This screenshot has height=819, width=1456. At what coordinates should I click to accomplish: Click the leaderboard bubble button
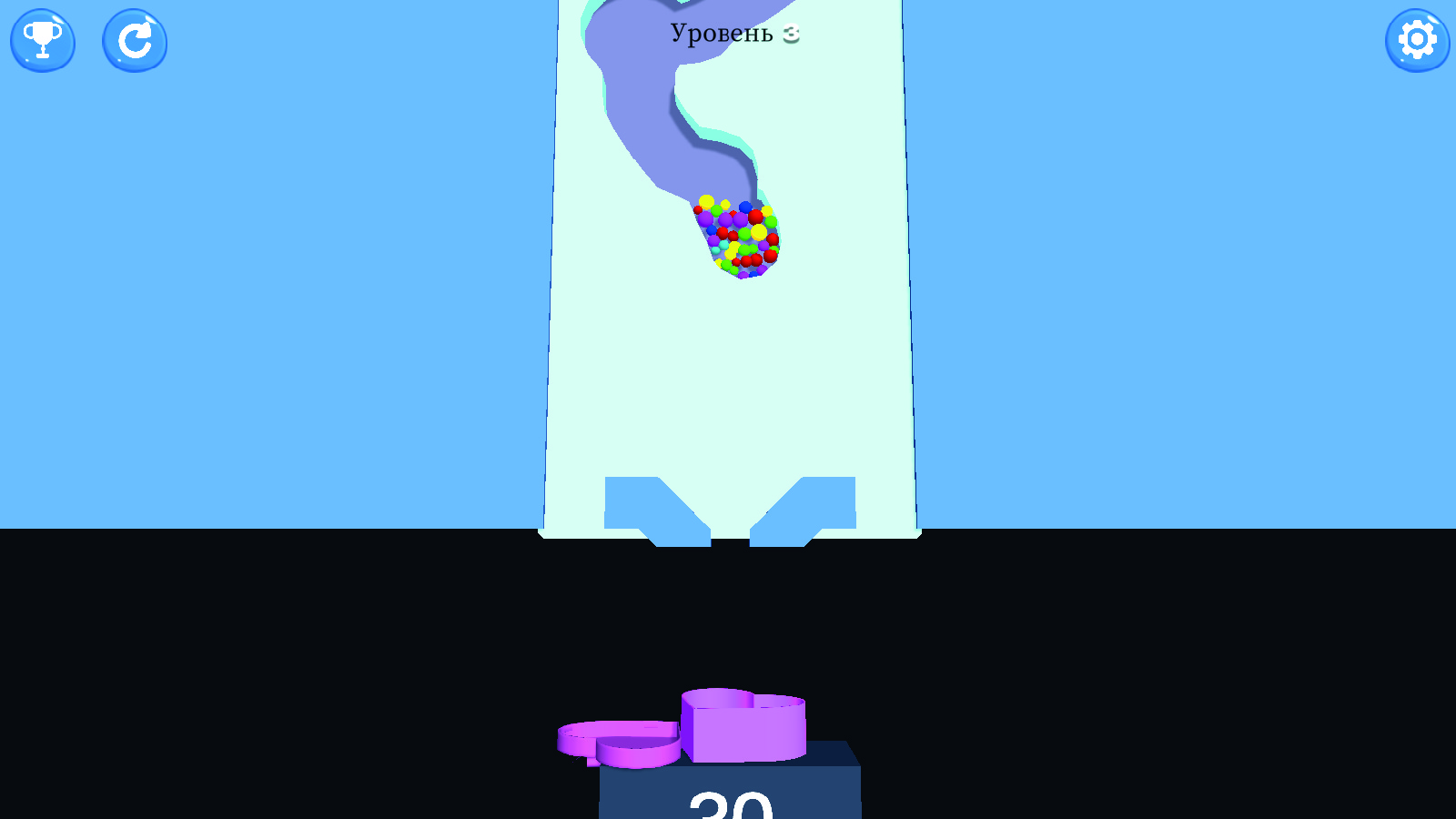(43, 41)
